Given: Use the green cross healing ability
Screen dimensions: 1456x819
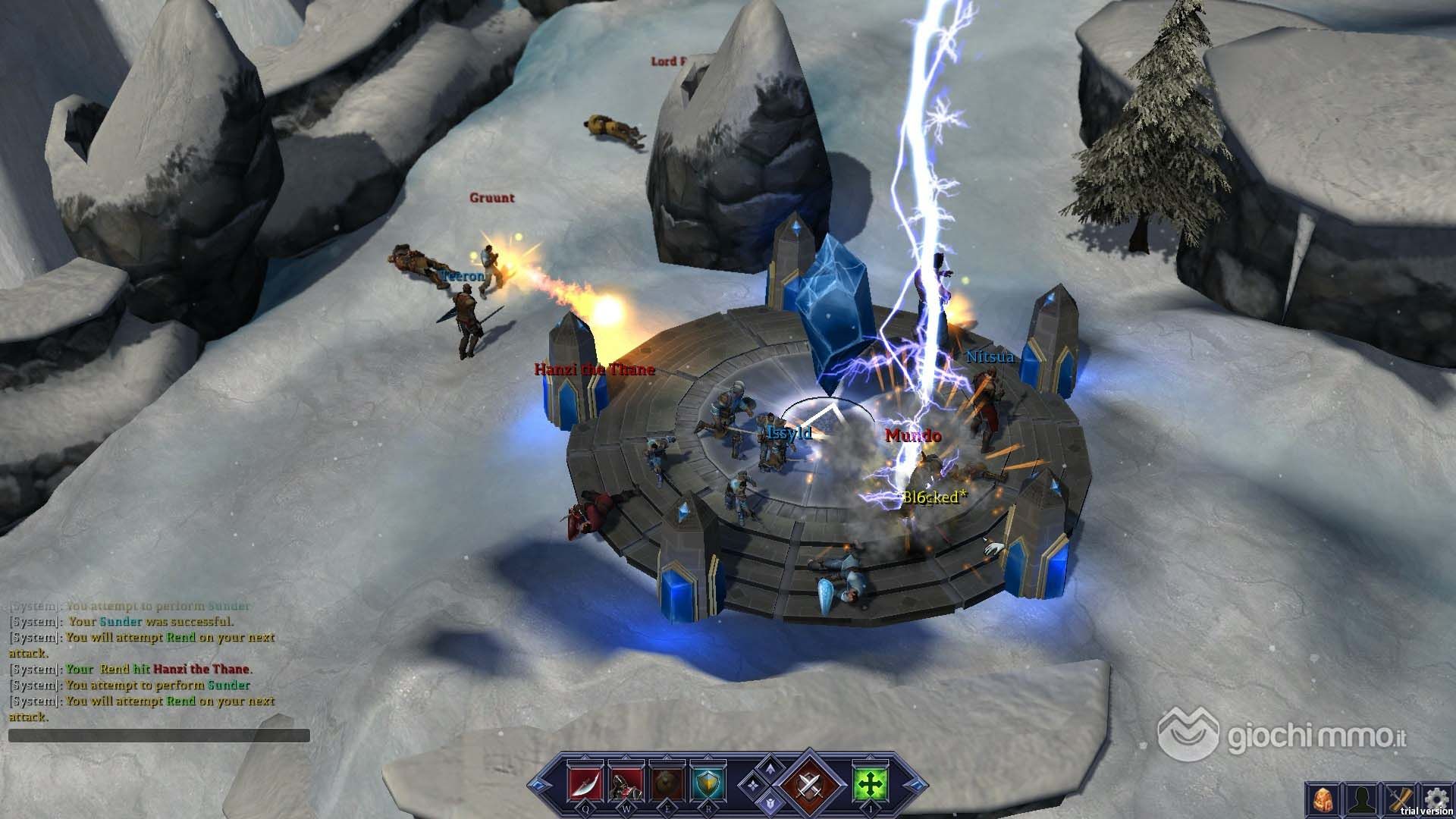Looking at the screenshot, I should [869, 783].
